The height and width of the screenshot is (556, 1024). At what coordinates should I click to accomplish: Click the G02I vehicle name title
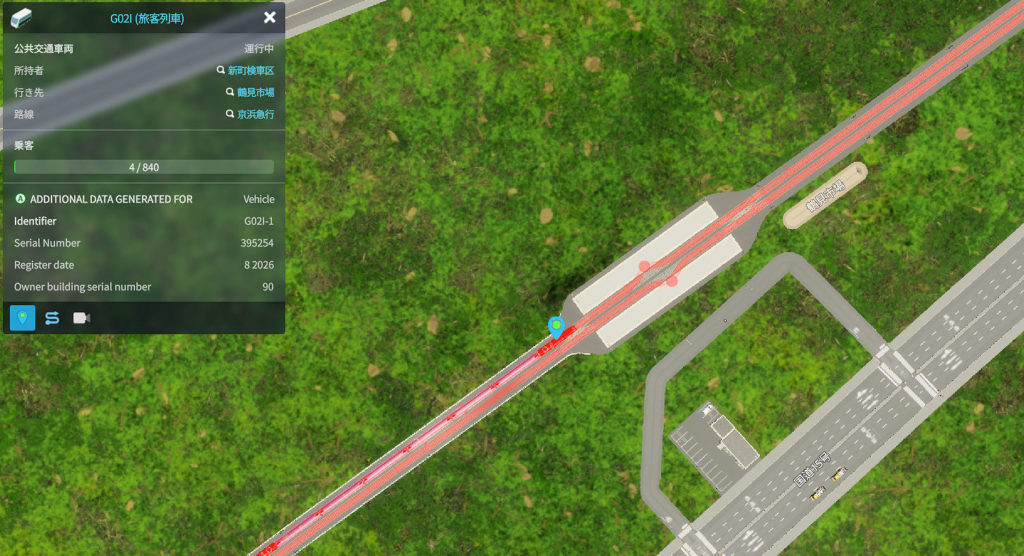147,19
